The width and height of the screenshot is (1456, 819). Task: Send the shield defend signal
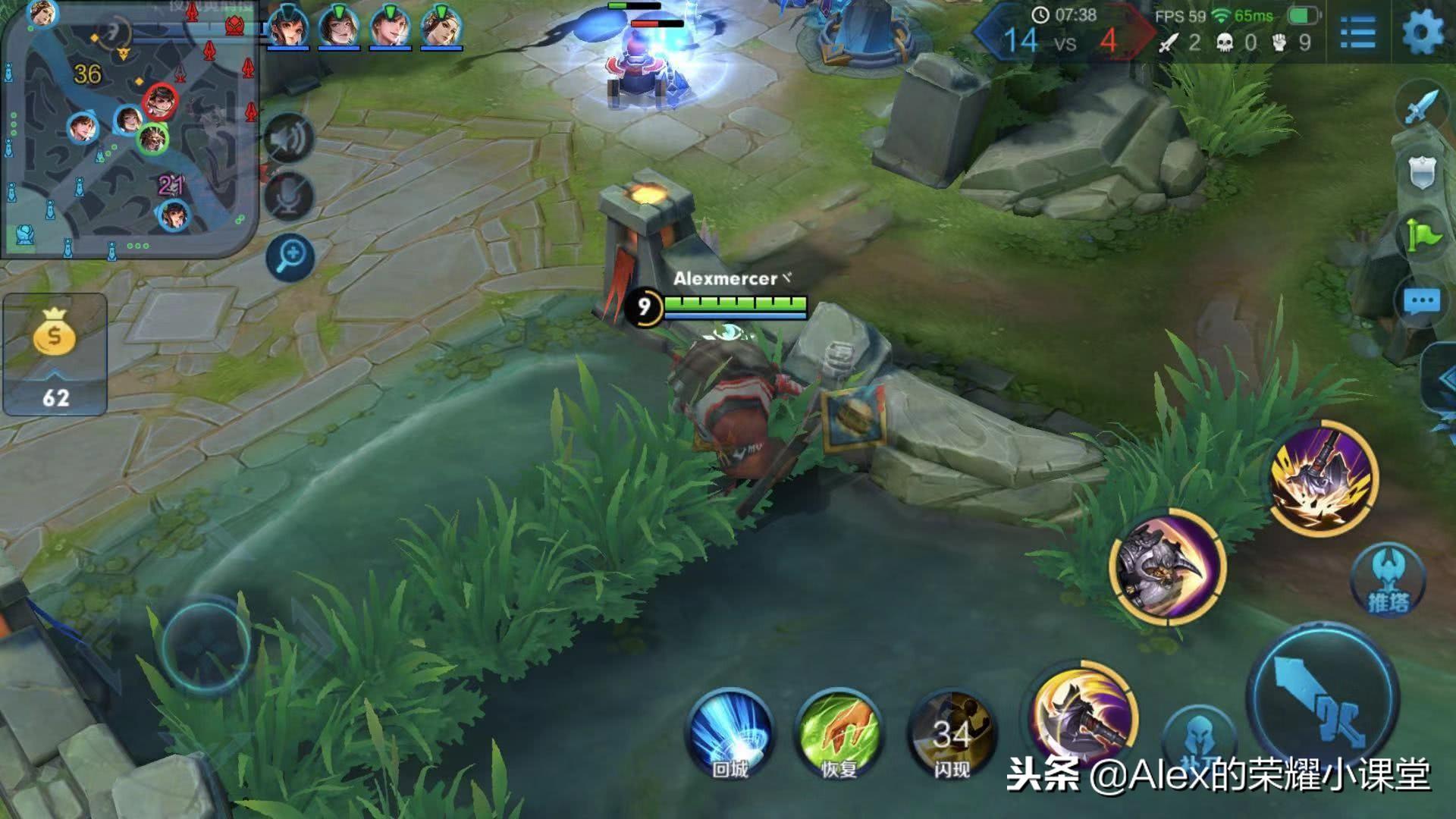(x=1423, y=173)
